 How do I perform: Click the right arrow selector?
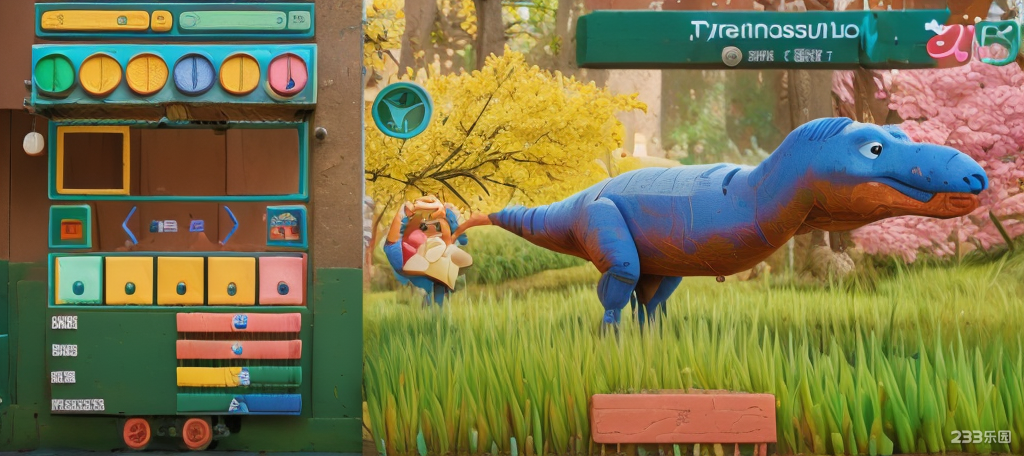point(229,225)
